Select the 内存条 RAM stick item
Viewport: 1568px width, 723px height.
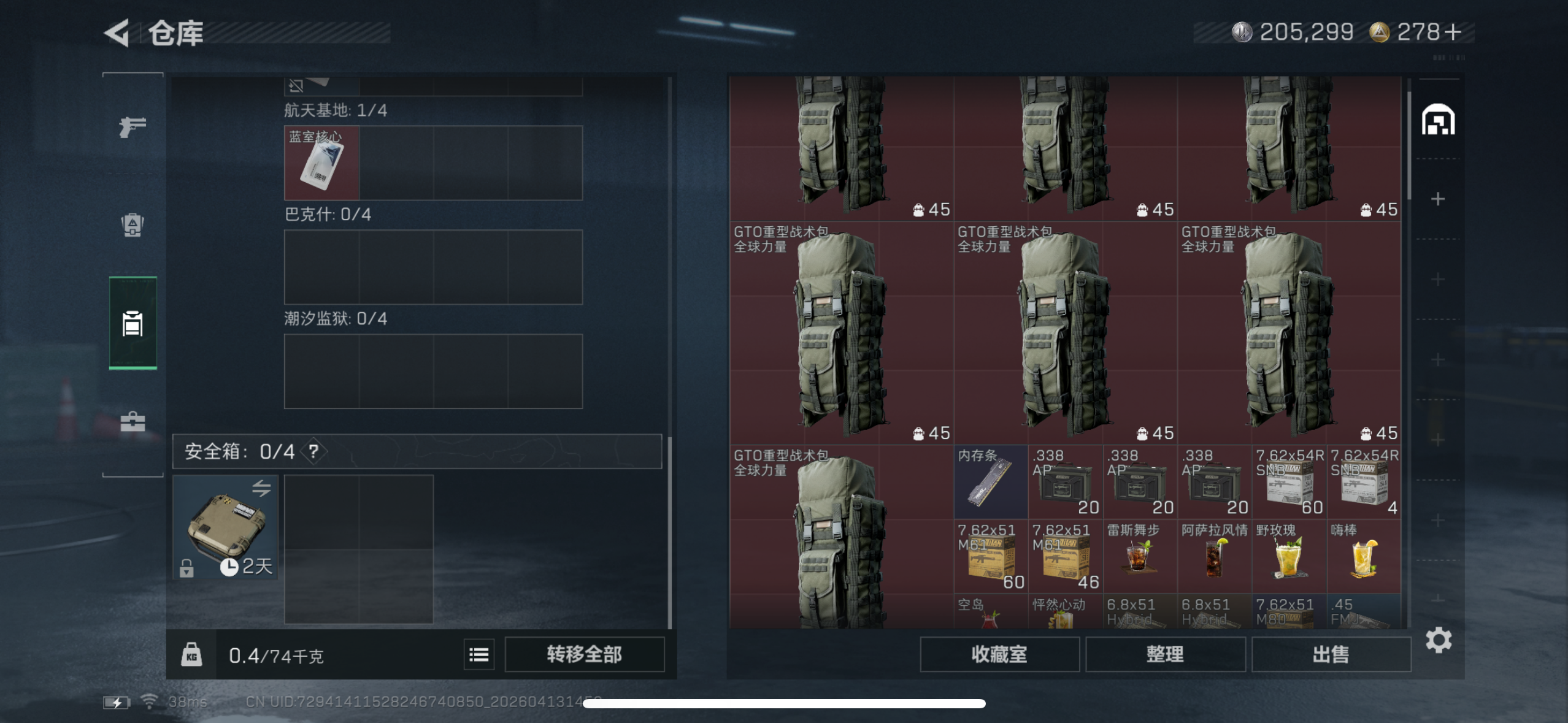(991, 481)
